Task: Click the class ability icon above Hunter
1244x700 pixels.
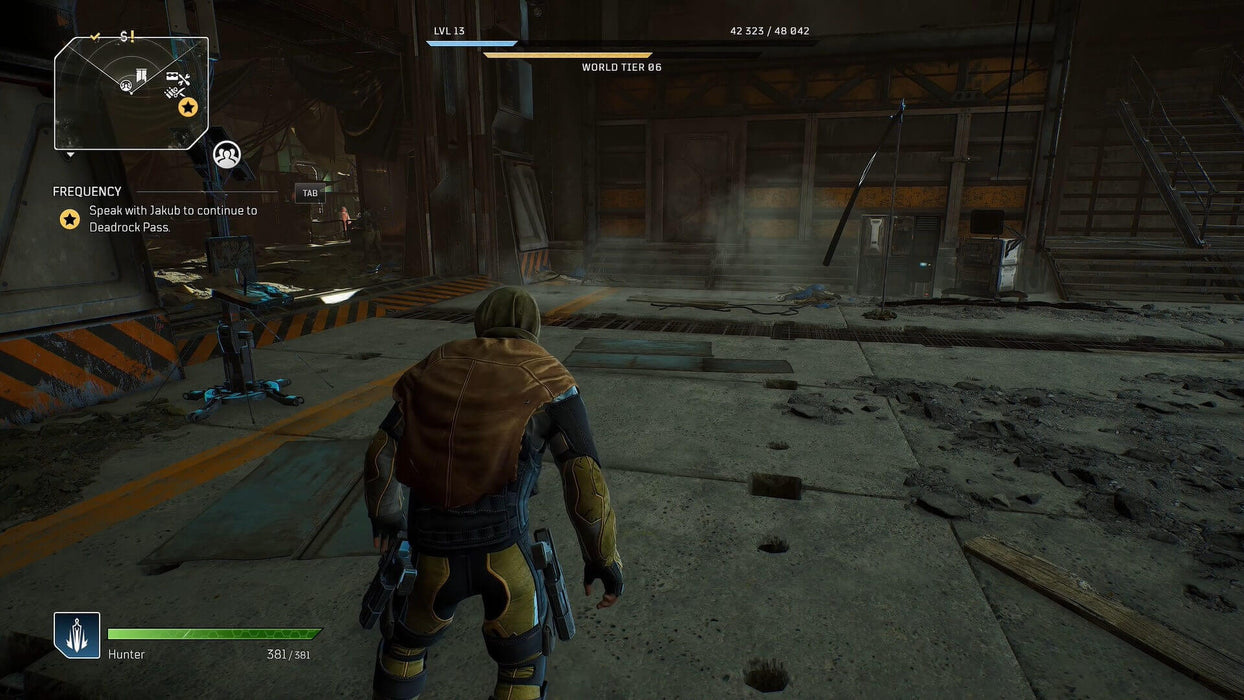Action: [x=77, y=635]
